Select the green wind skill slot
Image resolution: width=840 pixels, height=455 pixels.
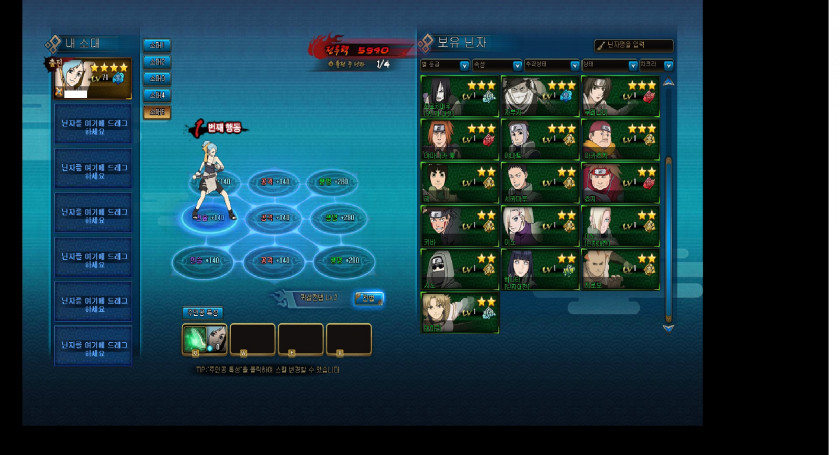click(204, 339)
